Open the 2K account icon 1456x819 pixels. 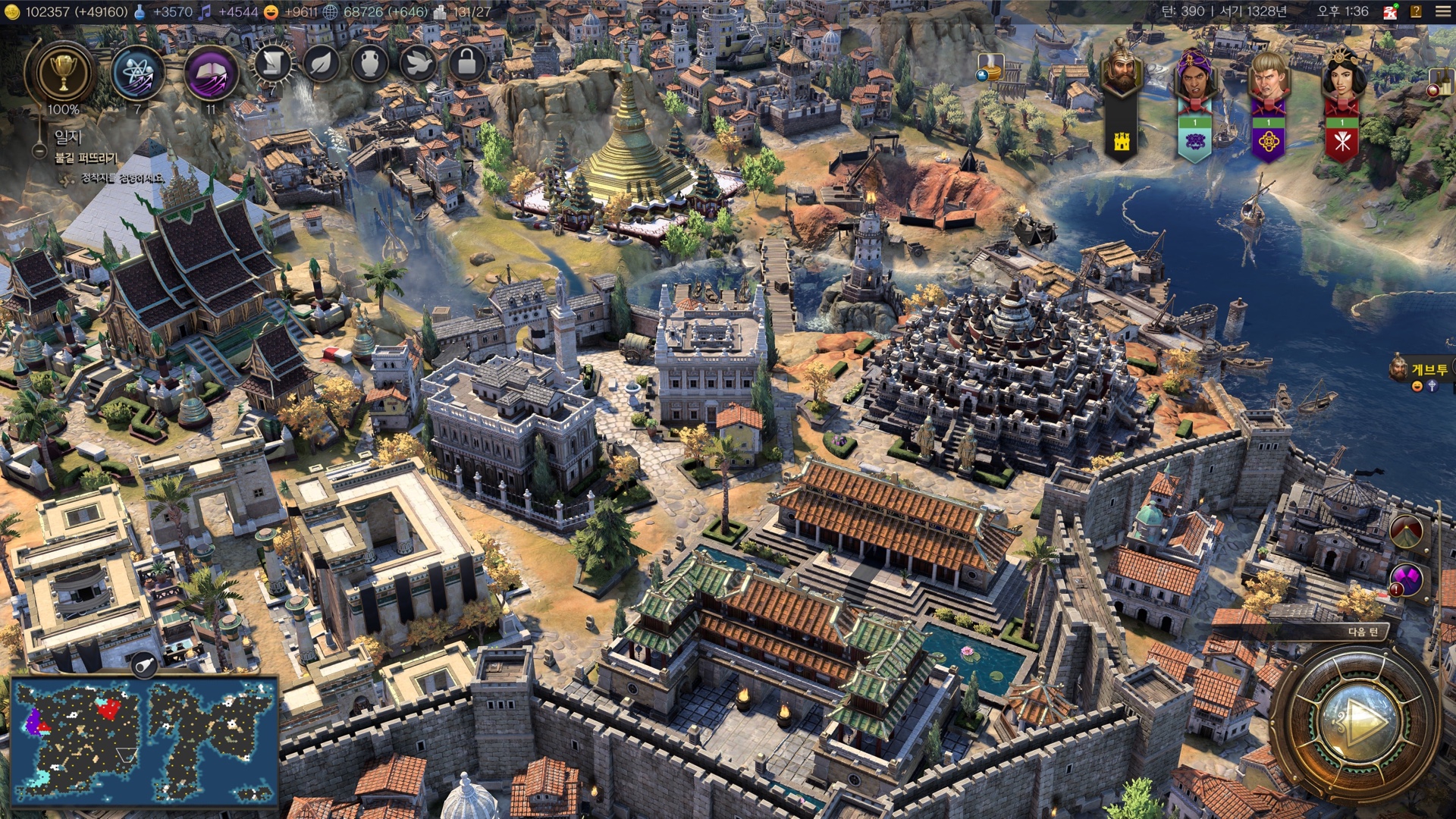pos(1390,11)
